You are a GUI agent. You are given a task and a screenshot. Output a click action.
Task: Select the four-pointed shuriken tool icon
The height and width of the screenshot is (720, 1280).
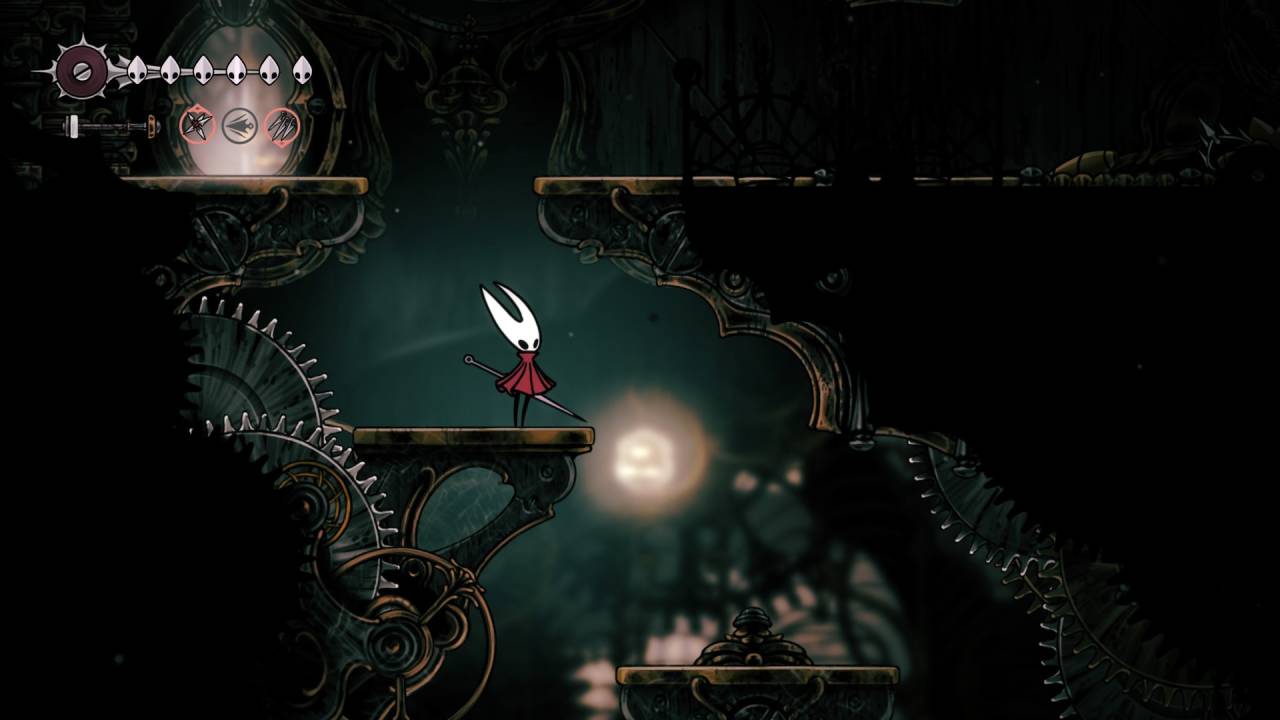[197, 126]
